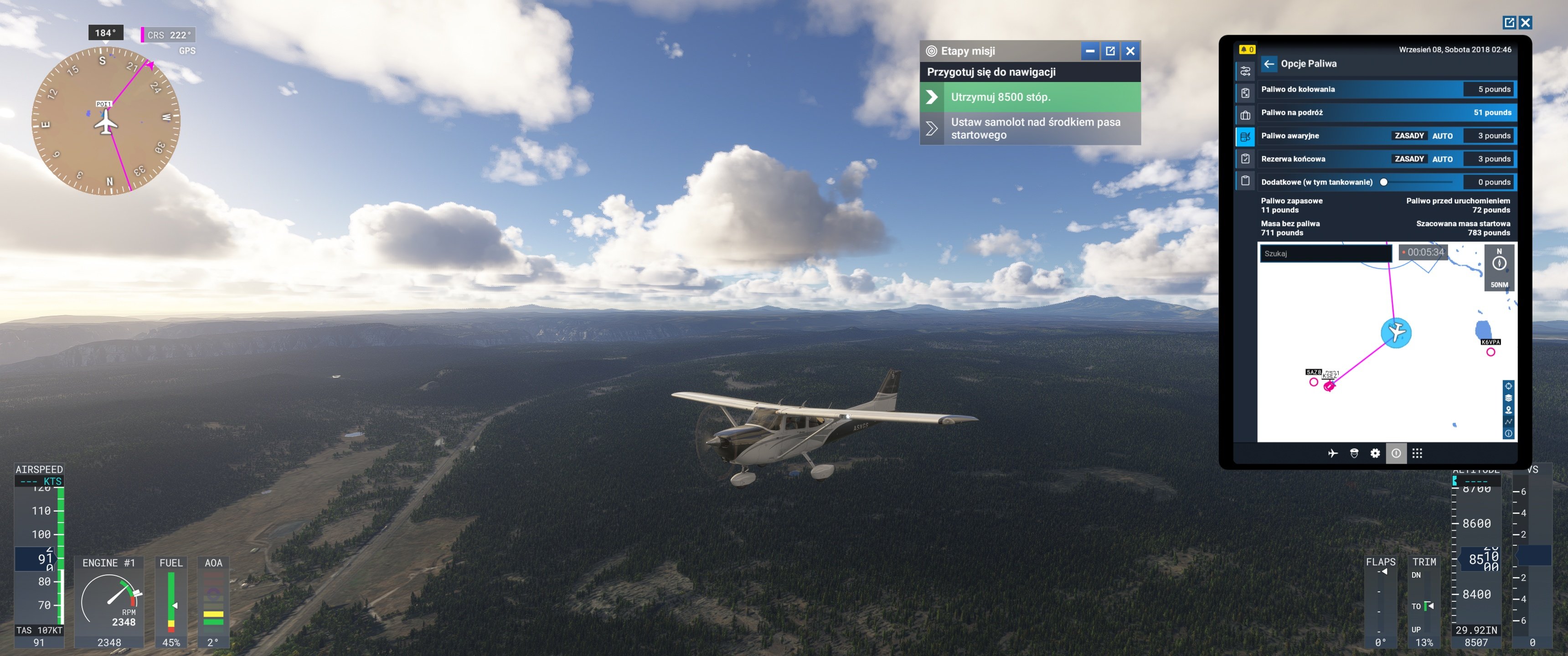Click the north compass 50NM map button
The width and height of the screenshot is (1568, 656).
(x=1499, y=266)
